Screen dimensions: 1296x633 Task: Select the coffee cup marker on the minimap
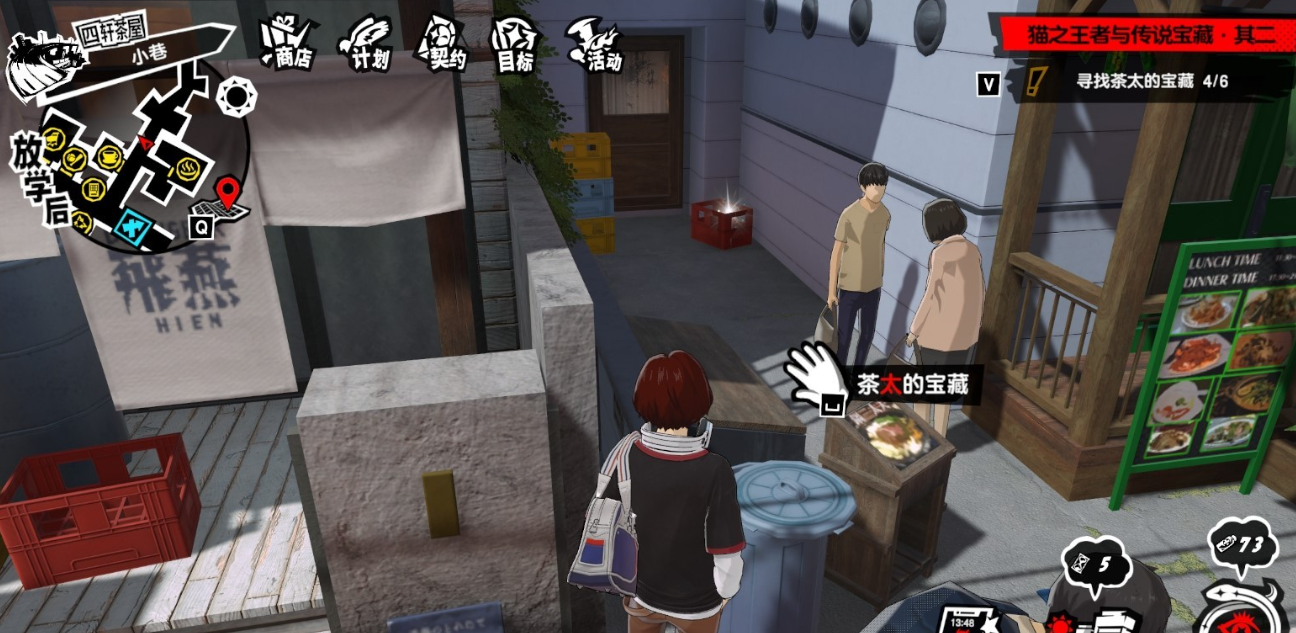pos(109,157)
